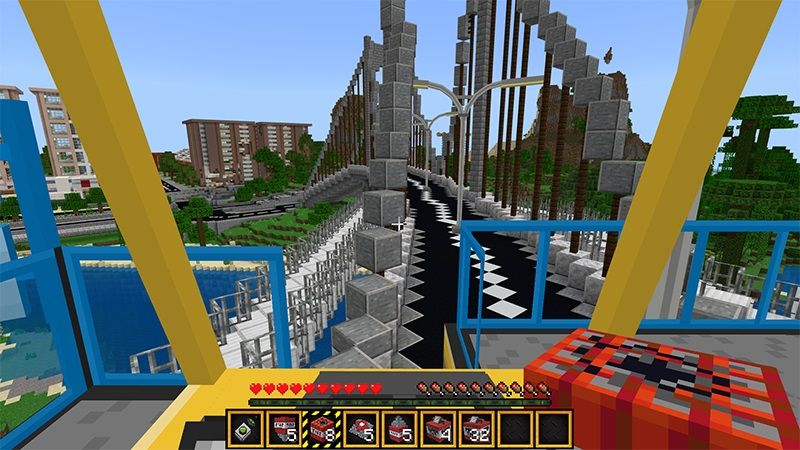The height and width of the screenshot is (450, 800).
Task: Pick the TNT stack of 4
Action: [x=437, y=428]
